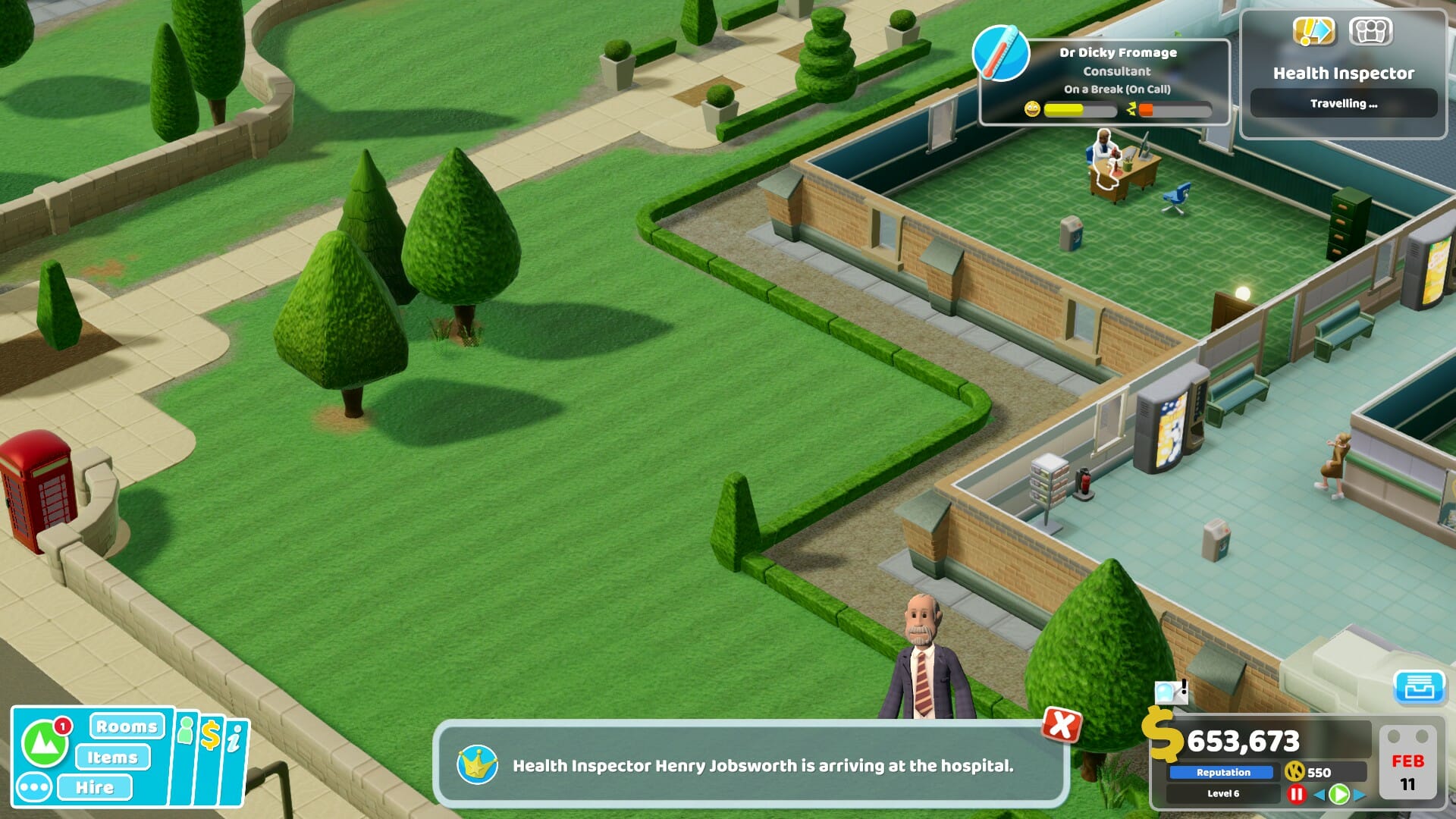Switch to the dollar-sign finance tab
1456x819 pixels.
tap(212, 734)
